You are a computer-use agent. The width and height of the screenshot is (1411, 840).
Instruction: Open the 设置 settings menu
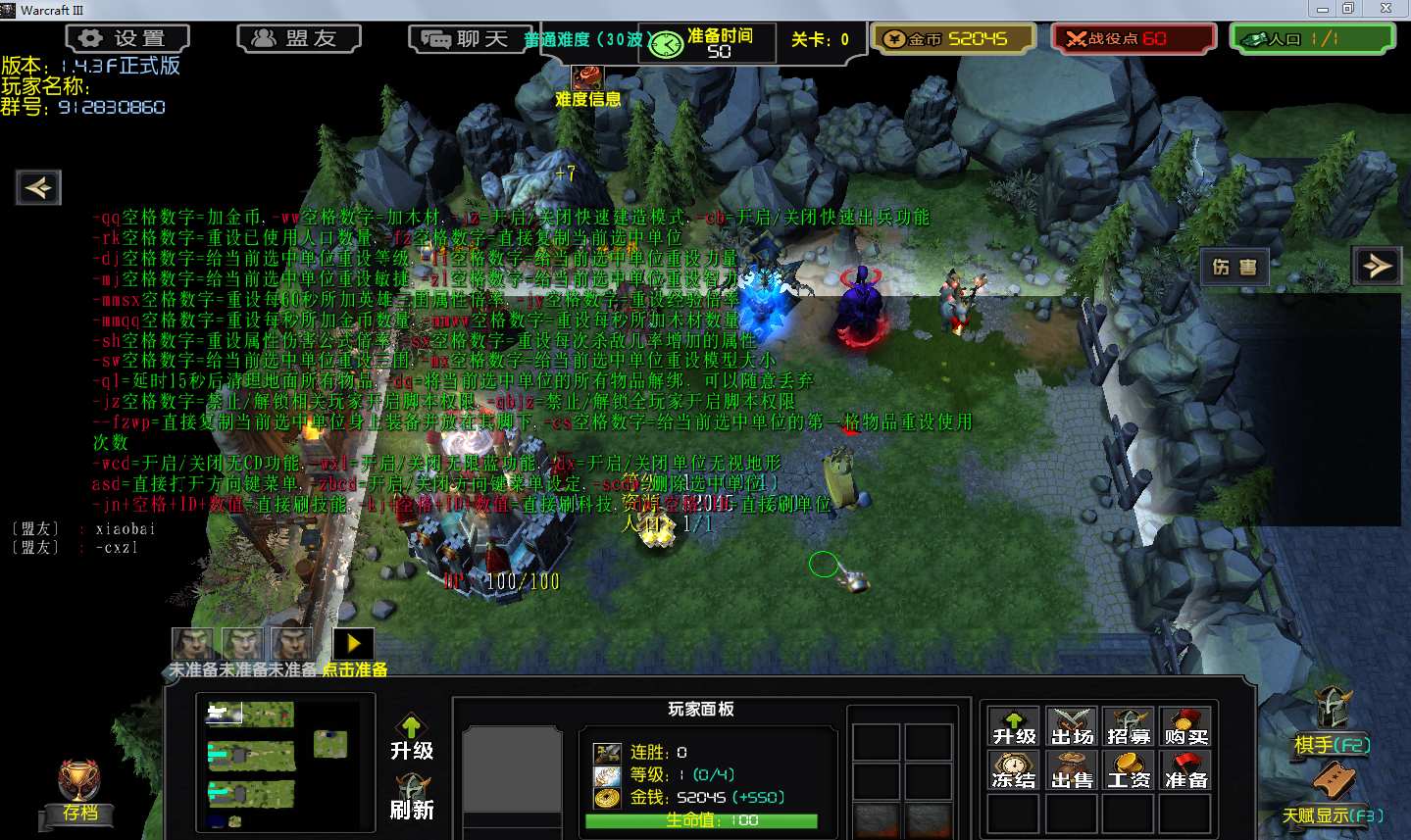[x=127, y=38]
